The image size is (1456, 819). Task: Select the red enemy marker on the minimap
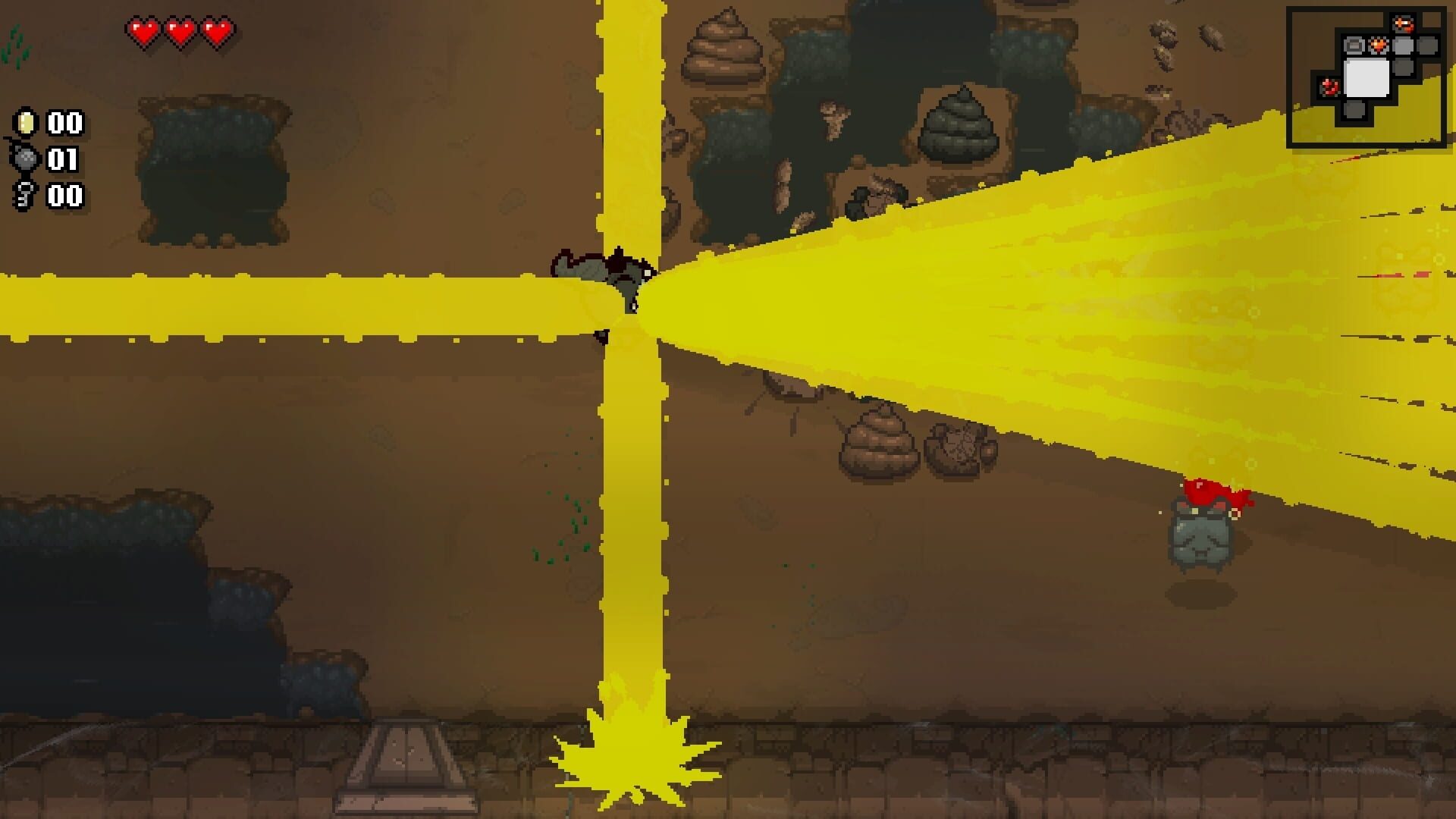point(1330,86)
